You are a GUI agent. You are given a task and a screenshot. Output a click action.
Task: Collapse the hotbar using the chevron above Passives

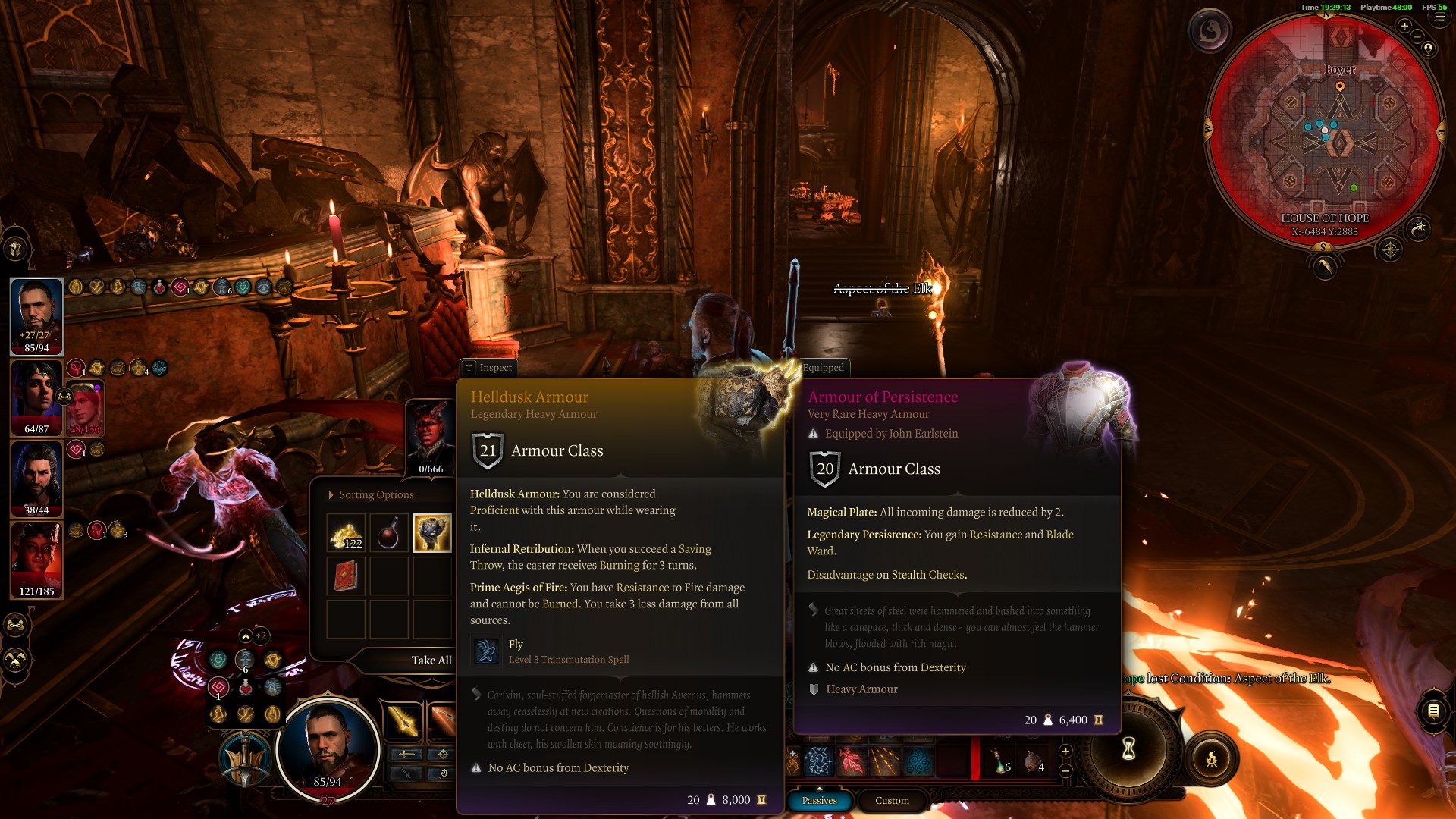(x=820, y=789)
